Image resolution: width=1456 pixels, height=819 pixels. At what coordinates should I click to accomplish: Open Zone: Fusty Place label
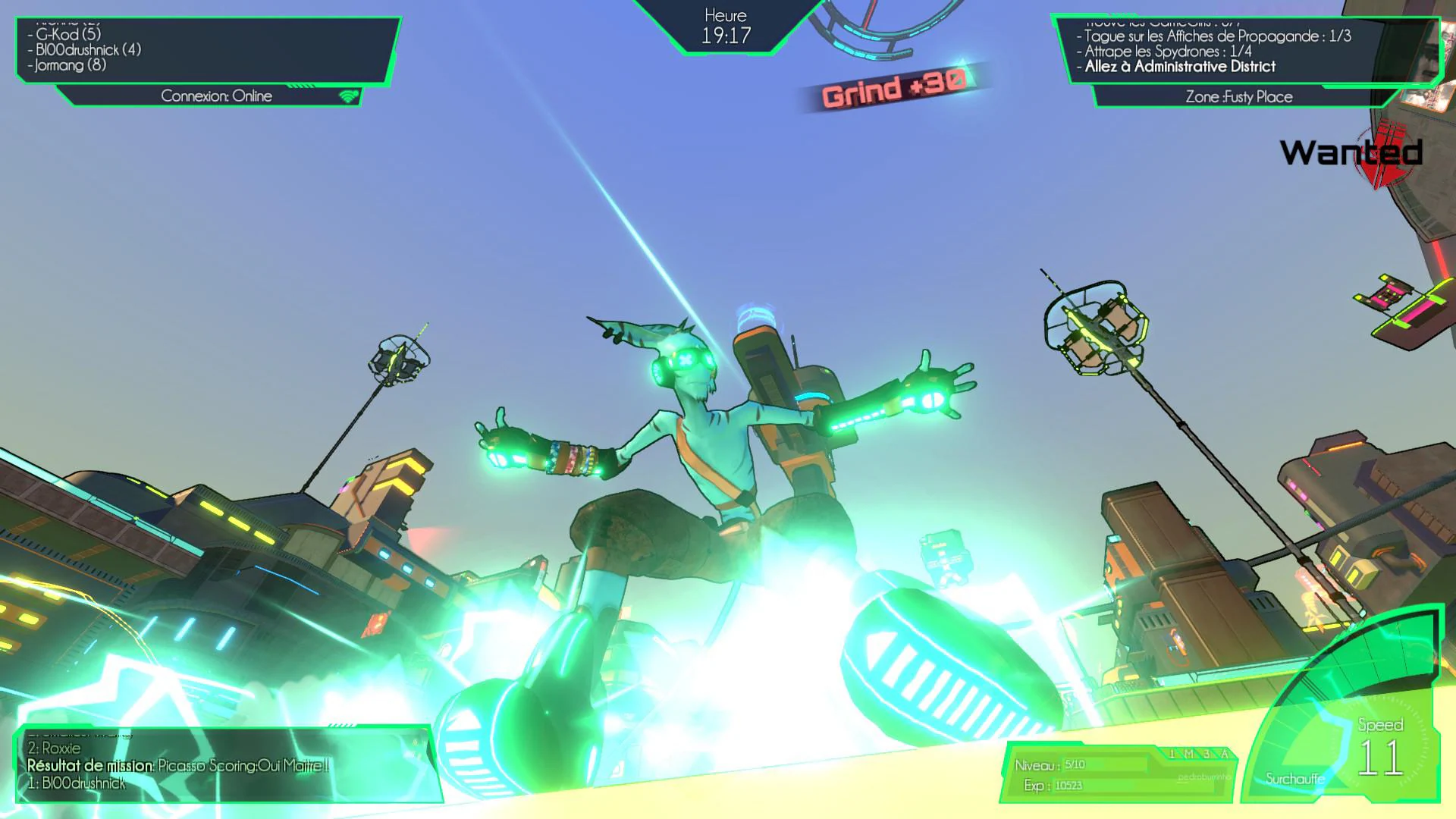point(1239,96)
